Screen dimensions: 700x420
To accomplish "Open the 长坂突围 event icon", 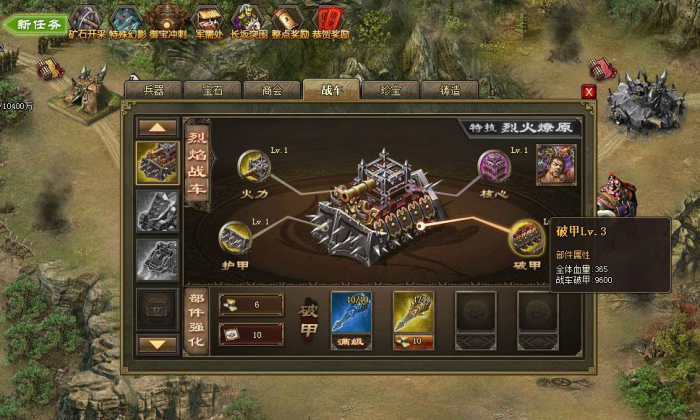I will click(247, 19).
